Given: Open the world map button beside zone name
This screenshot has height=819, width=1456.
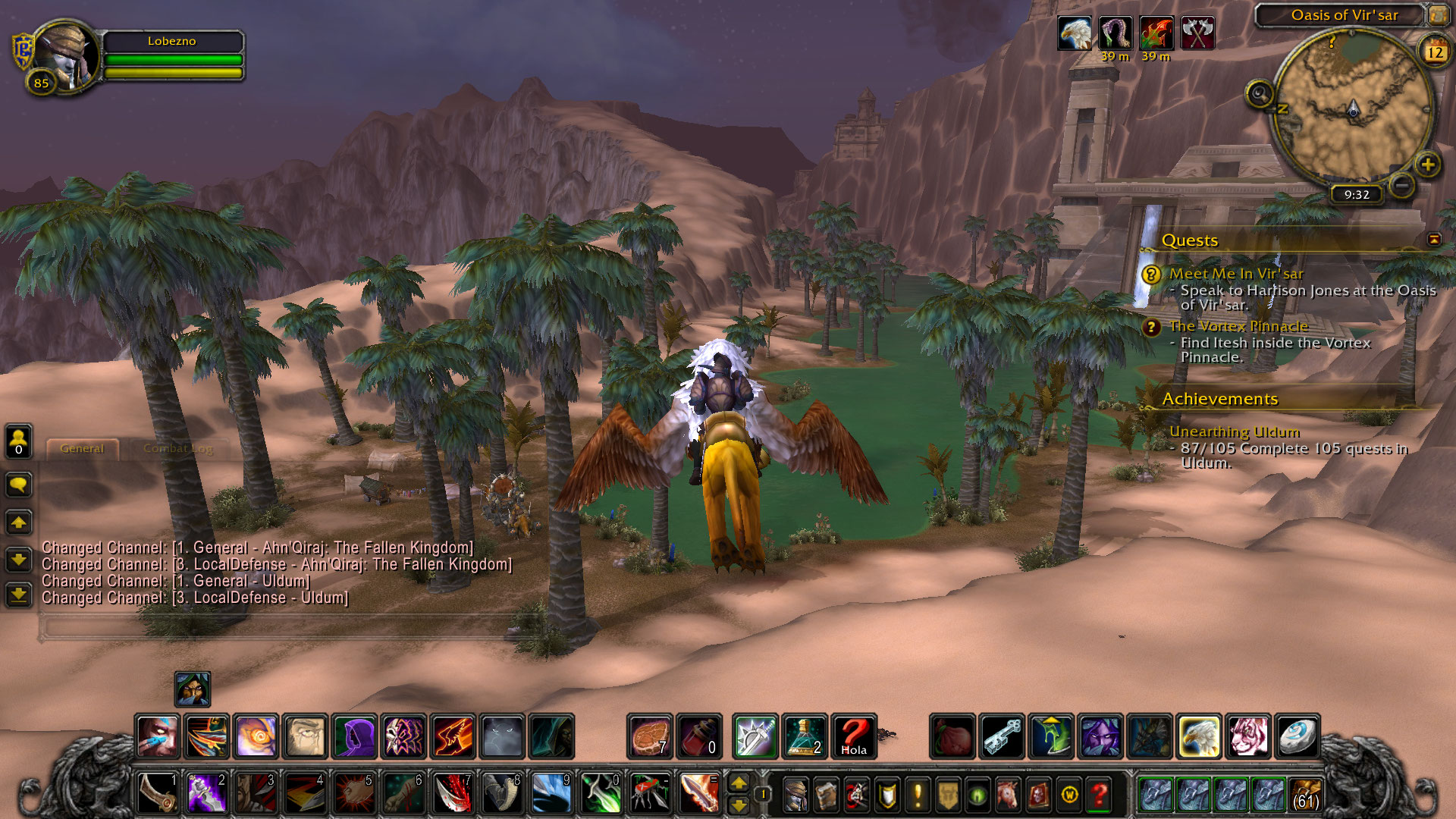Looking at the screenshot, I should point(1438,14).
